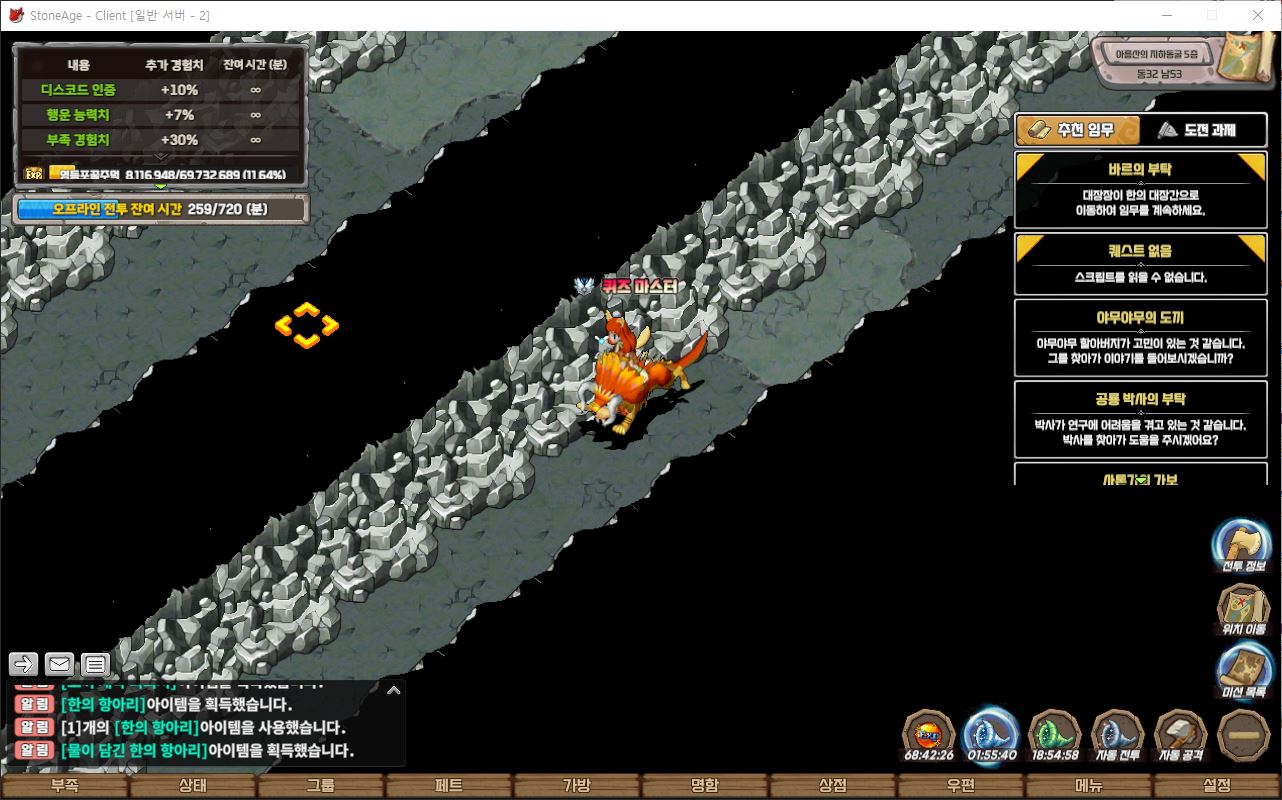Open the 설정 (settings) menu
The width and height of the screenshot is (1282, 800).
tap(1217, 786)
